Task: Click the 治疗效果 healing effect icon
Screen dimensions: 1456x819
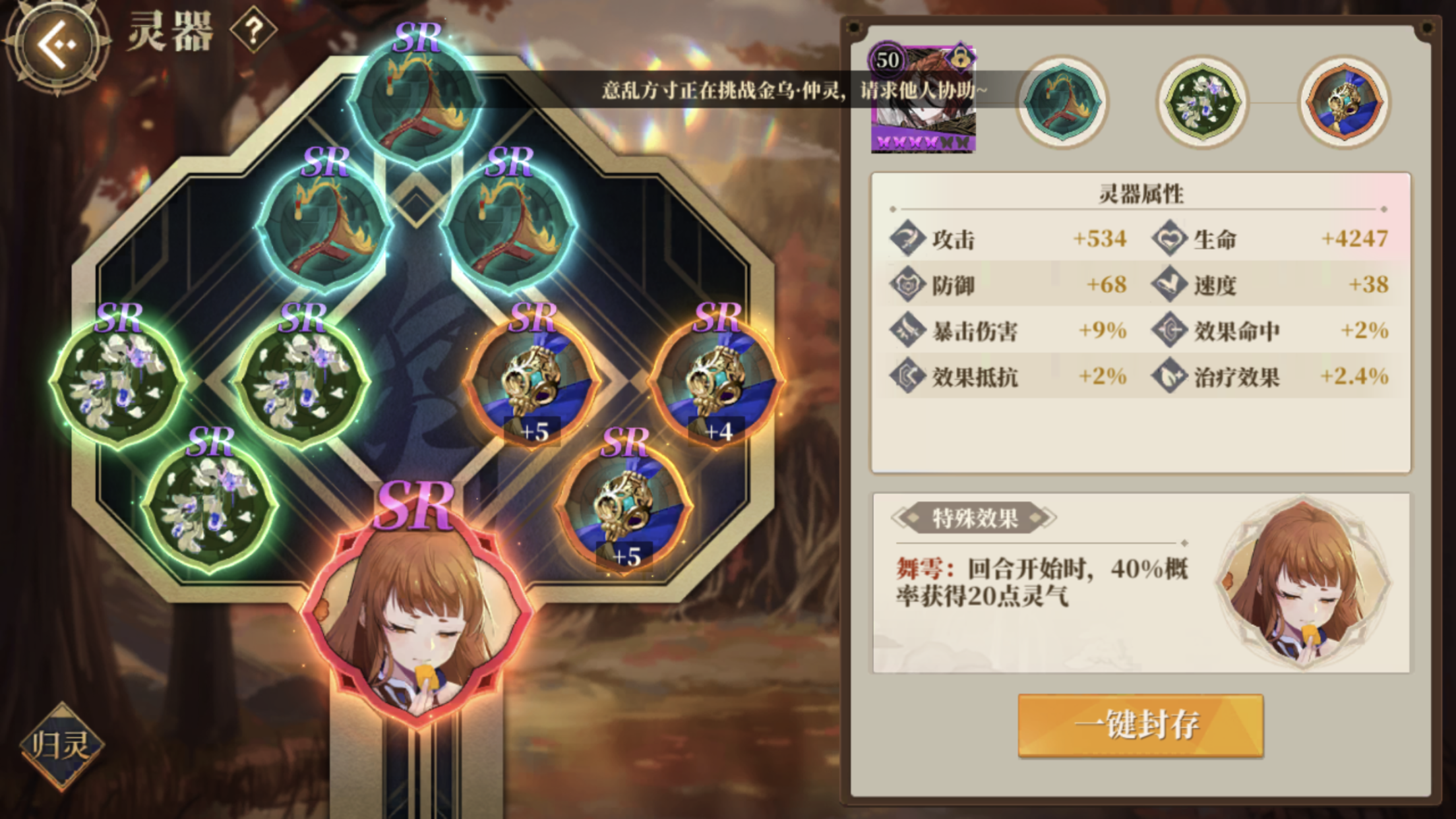Action: point(1168,376)
